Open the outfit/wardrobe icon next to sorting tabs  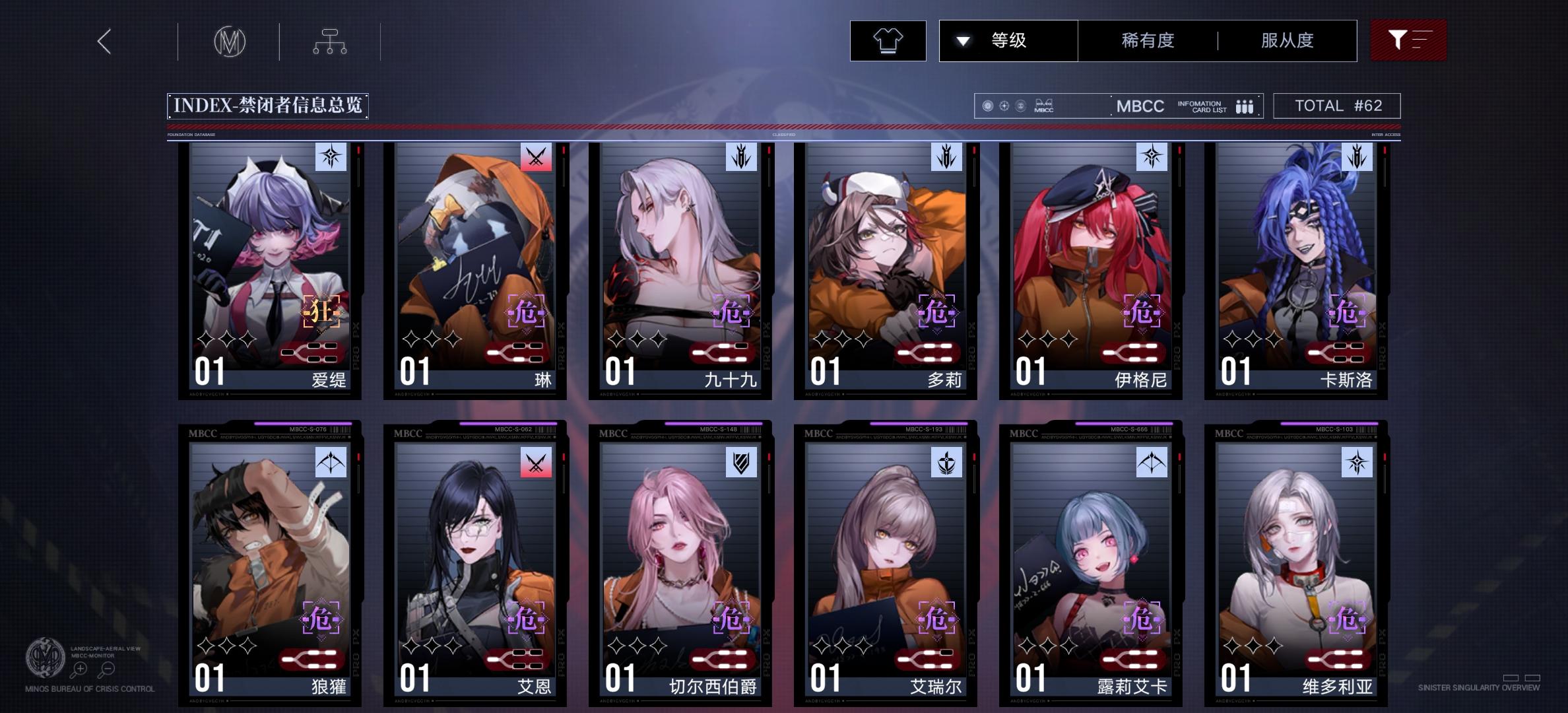pos(888,40)
